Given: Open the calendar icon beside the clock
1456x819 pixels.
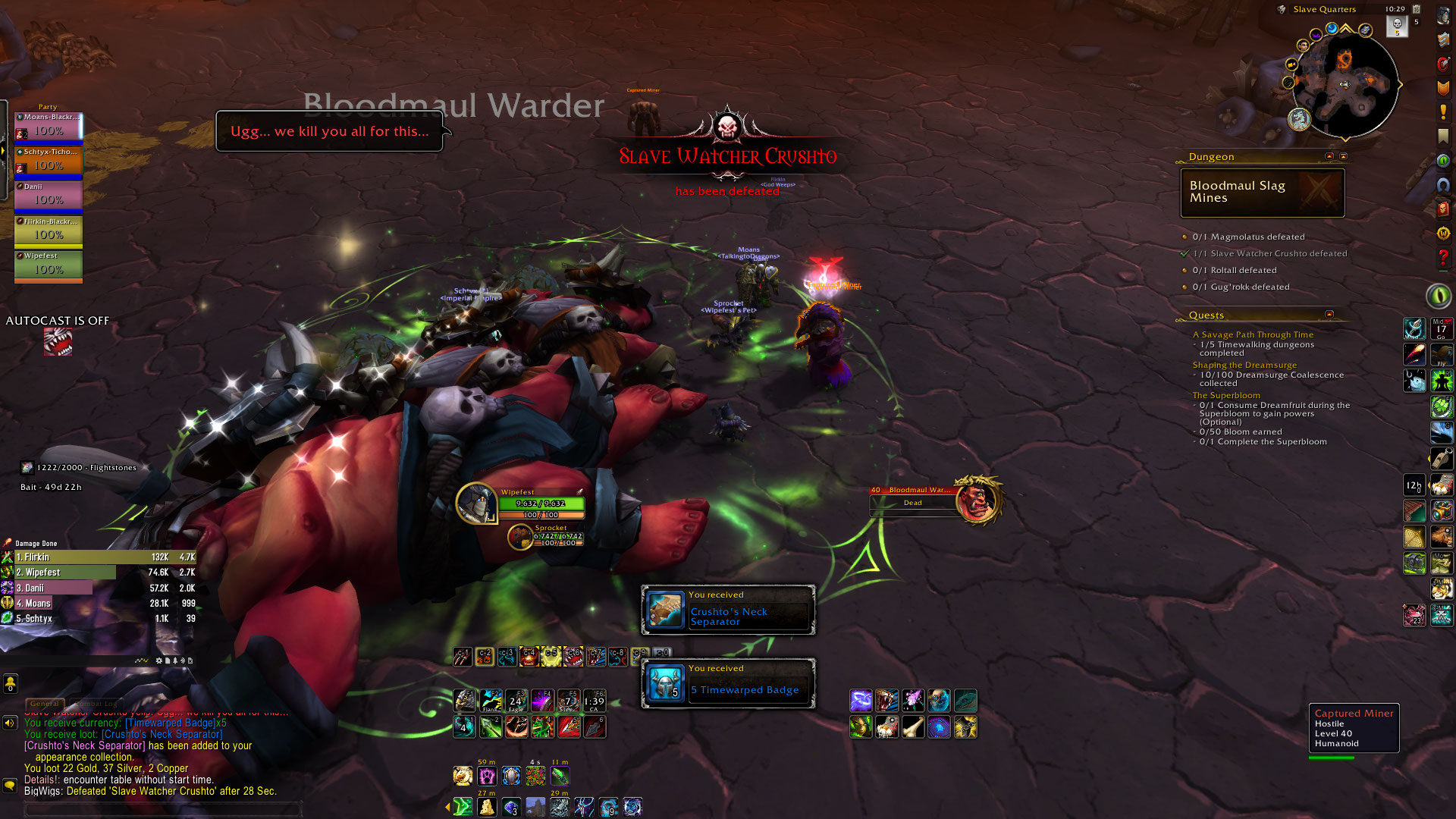Looking at the screenshot, I should tap(1416, 9).
